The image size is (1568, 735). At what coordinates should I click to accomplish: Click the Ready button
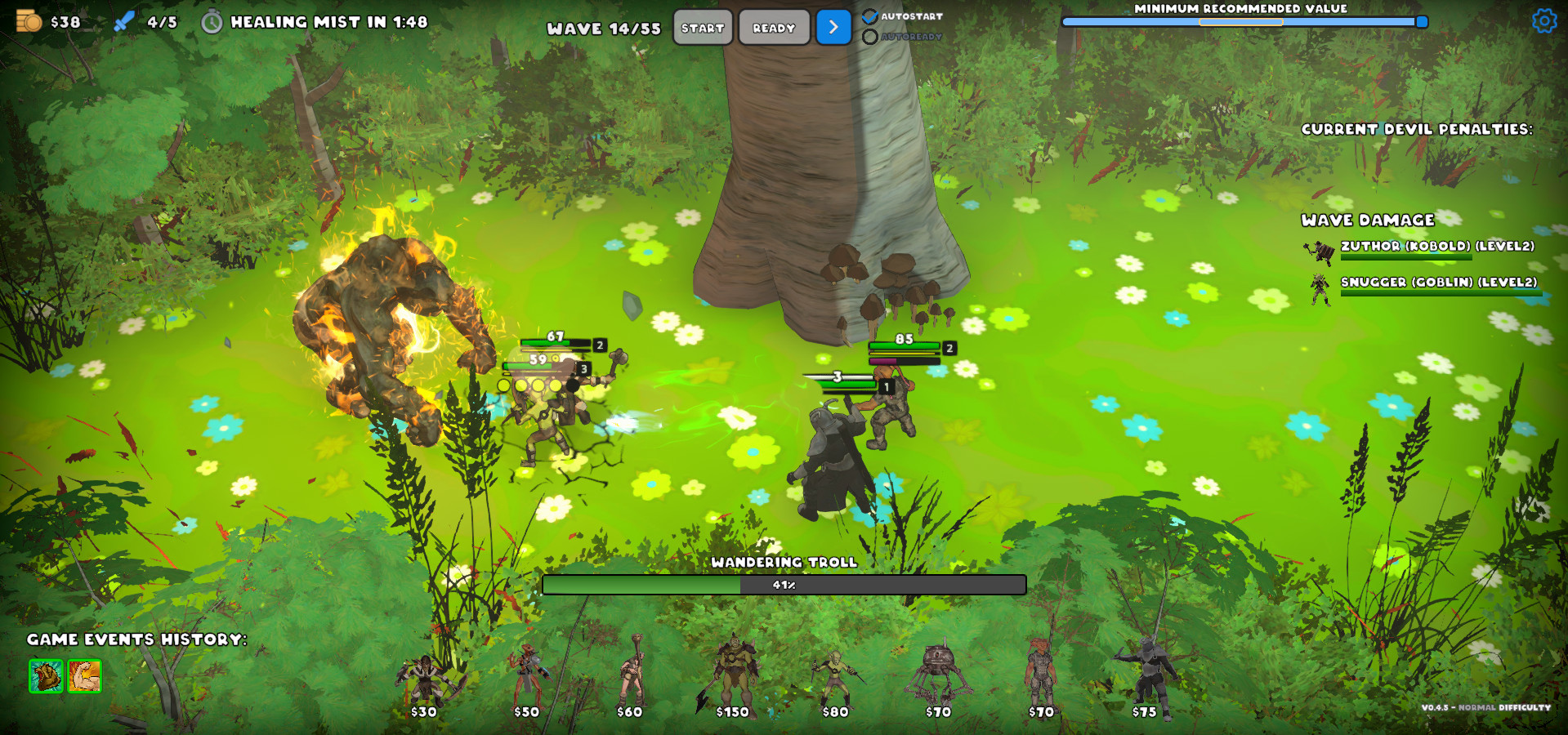(773, 27)
